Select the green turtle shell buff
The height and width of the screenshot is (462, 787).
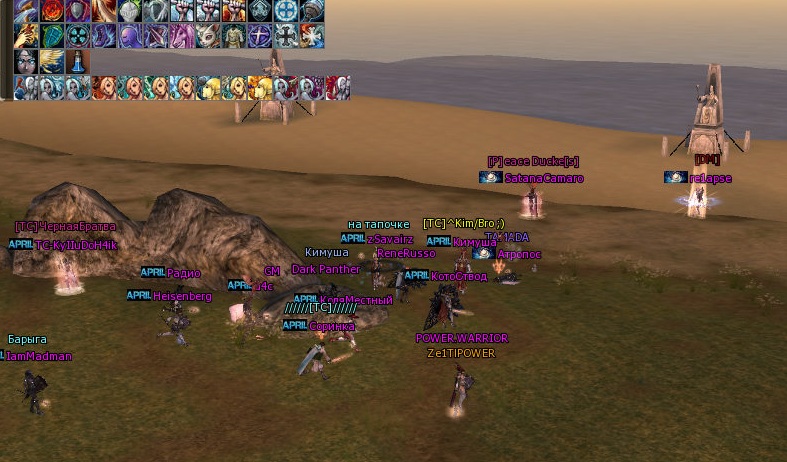[50, 36]
